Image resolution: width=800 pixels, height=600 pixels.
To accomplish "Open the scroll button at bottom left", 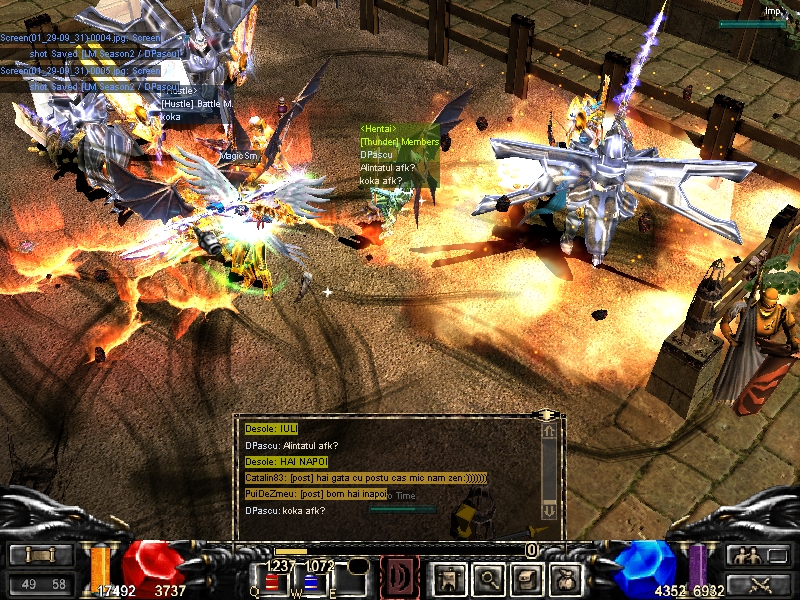I will [41, 555].
